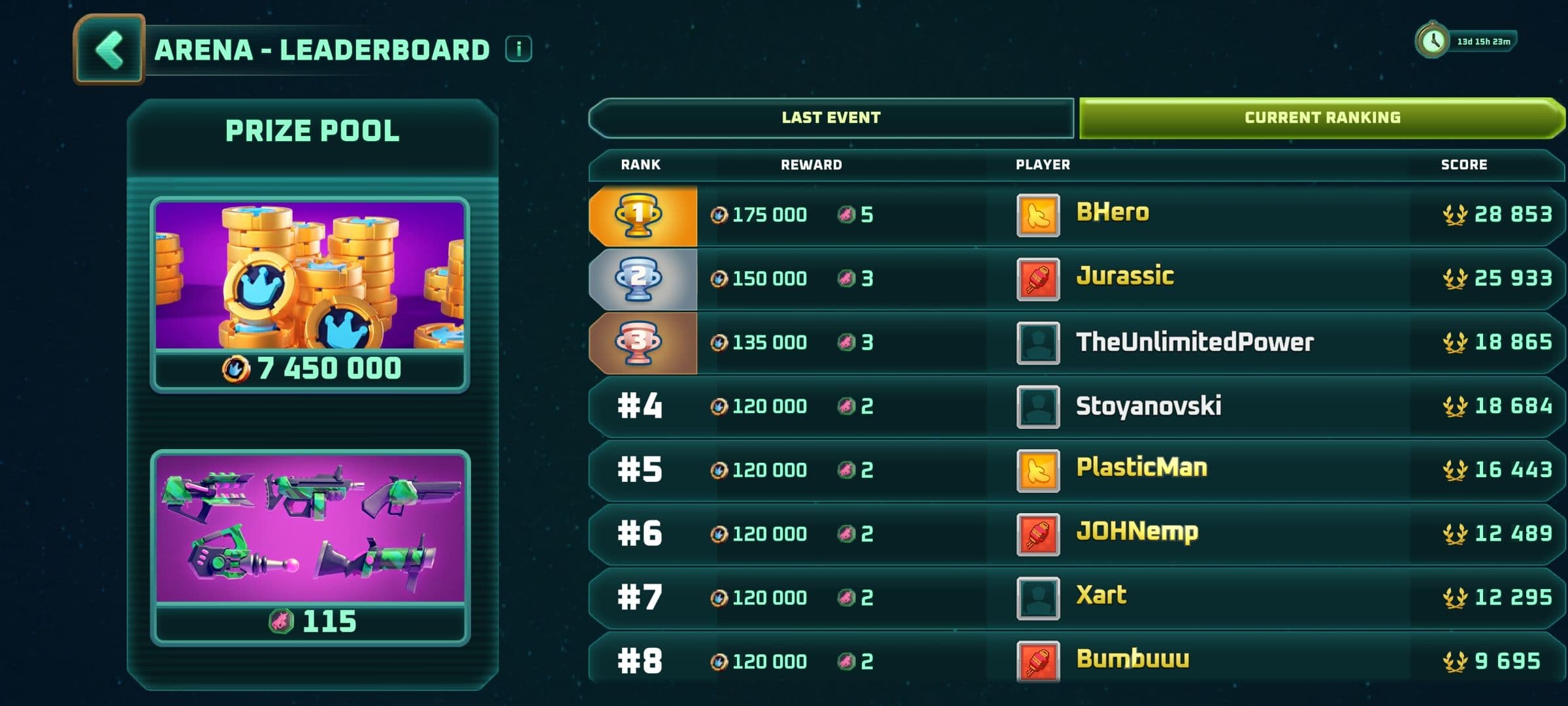Screen dimensions: 1568x706
Task: Open the leaderboard info icon
Action: 519,49
